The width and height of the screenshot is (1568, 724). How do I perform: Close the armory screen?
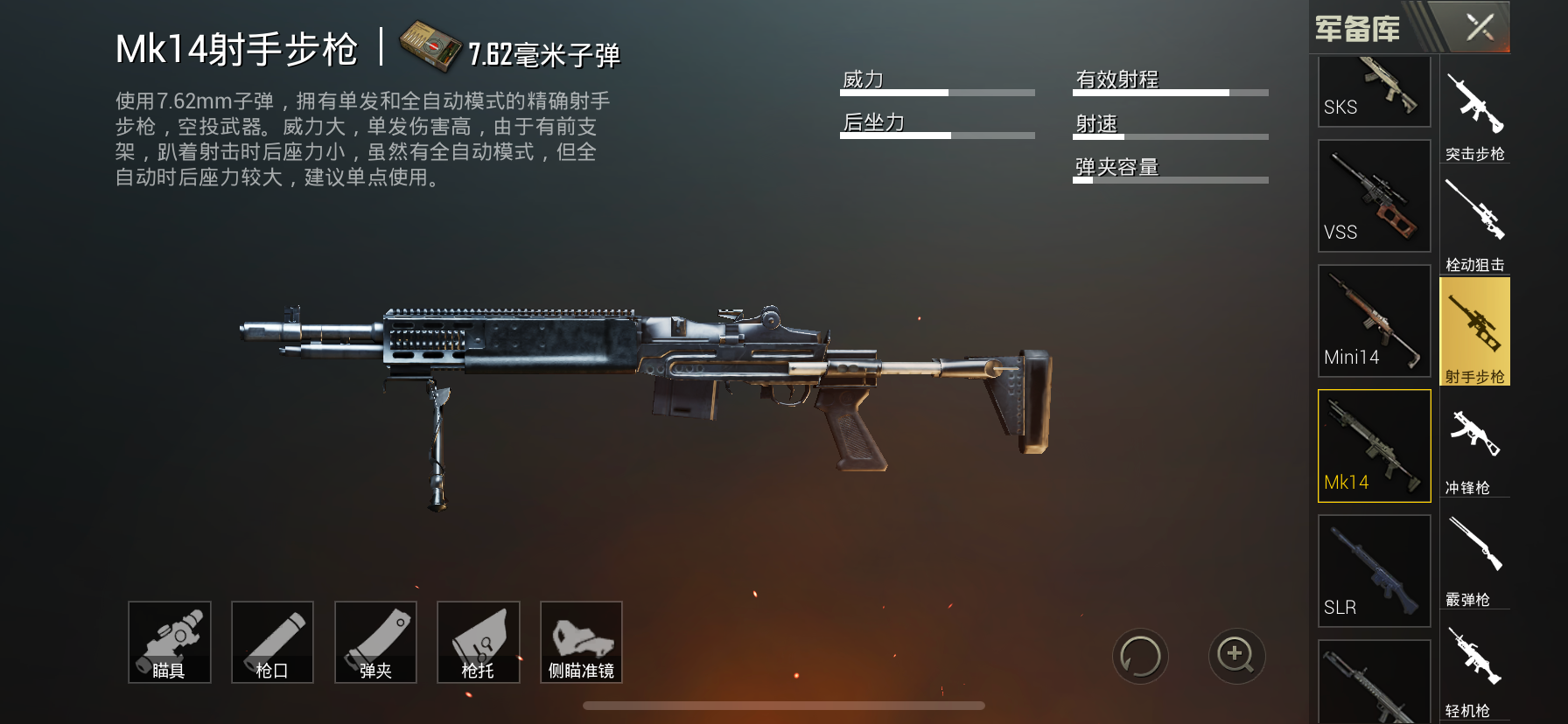(x=1480, y=27)
